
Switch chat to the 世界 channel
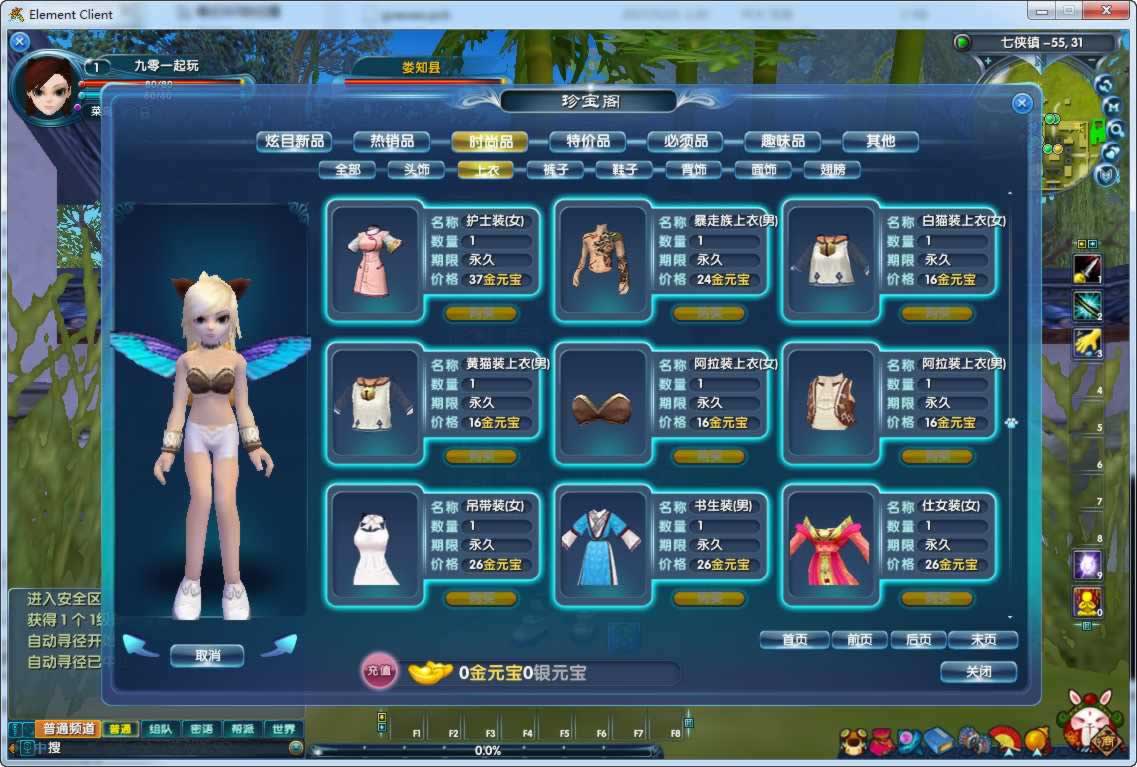tap(284, 729)
